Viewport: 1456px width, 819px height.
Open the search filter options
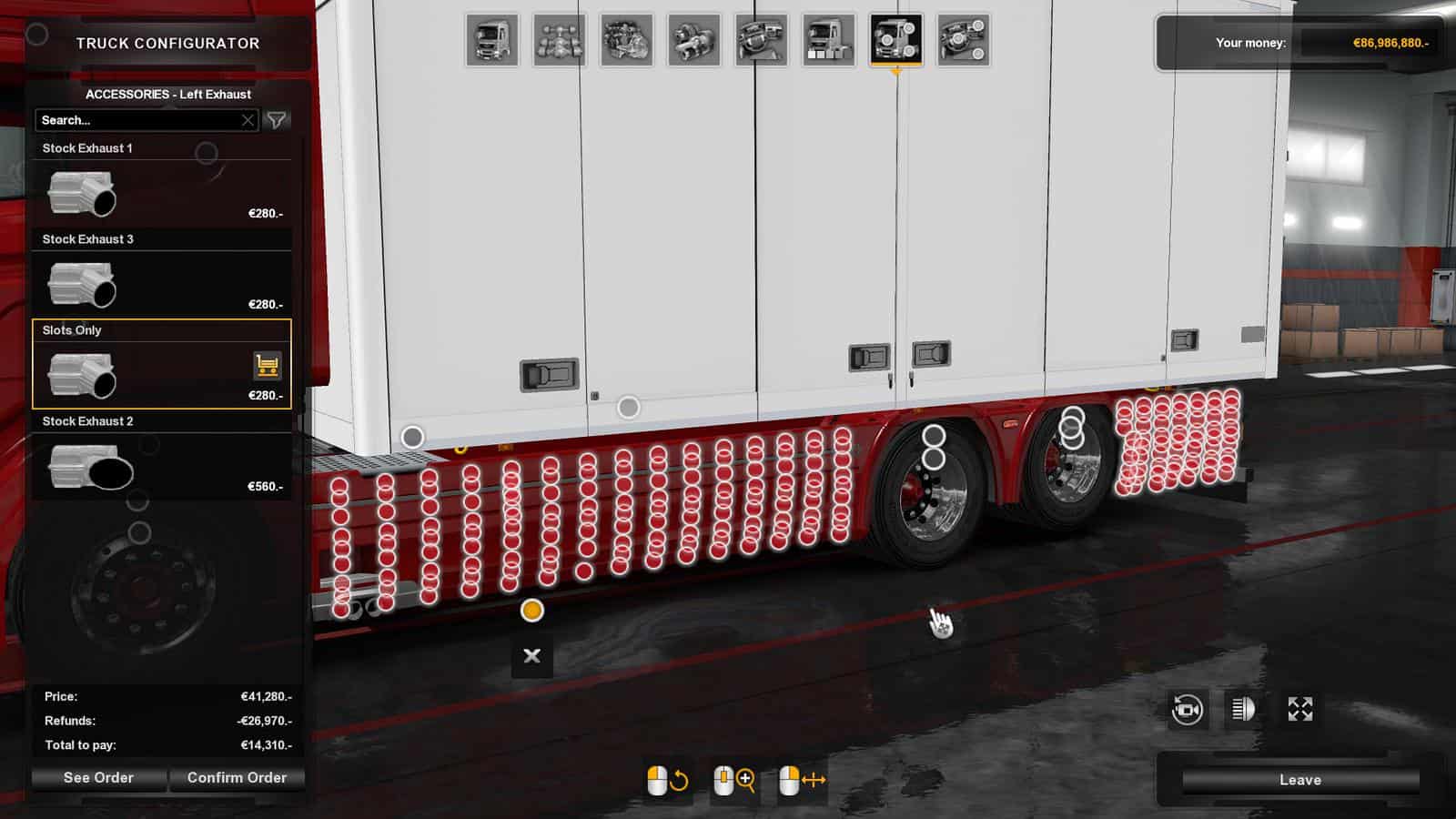(276, 119)
